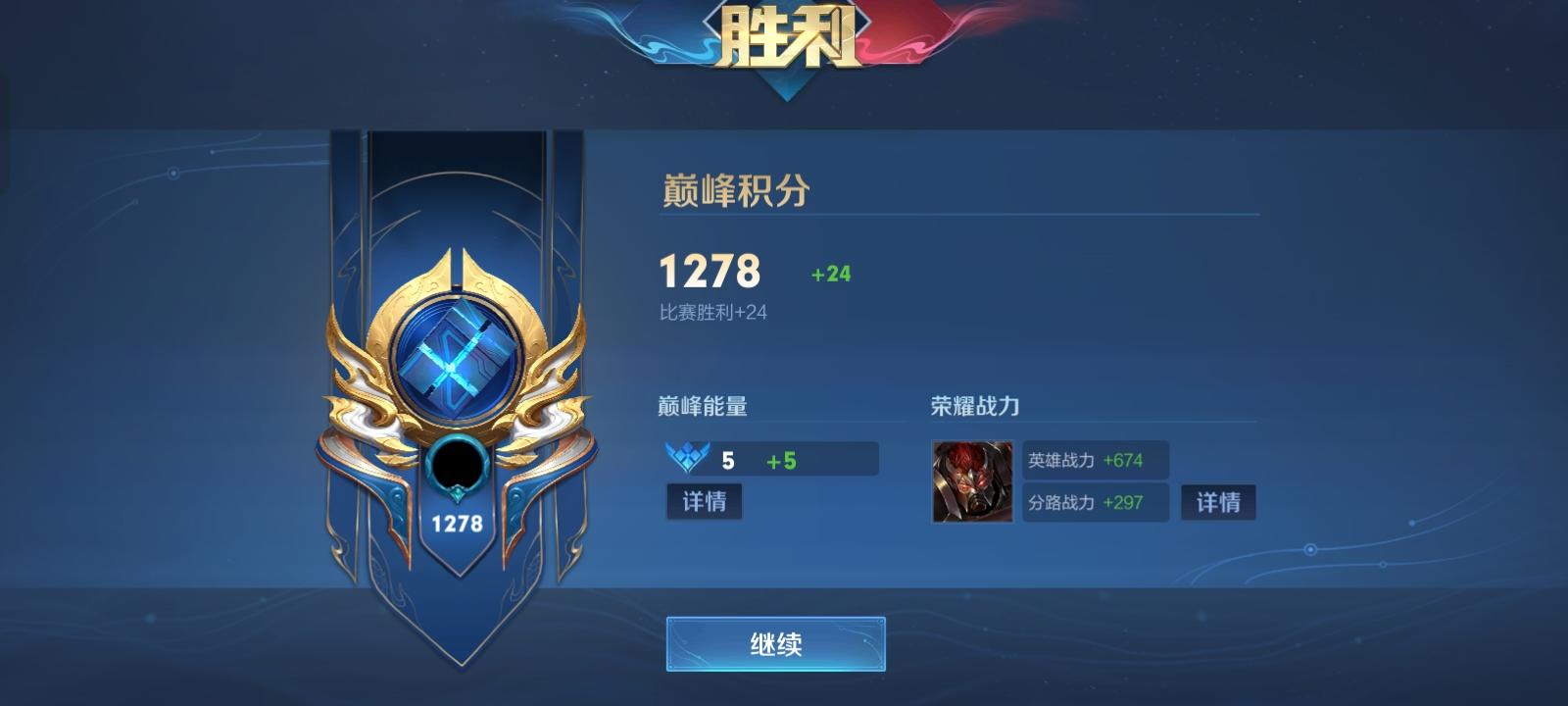Tap the 1278 label on the banner emblem
This screenshot has height=706, width=1568.
459,523
